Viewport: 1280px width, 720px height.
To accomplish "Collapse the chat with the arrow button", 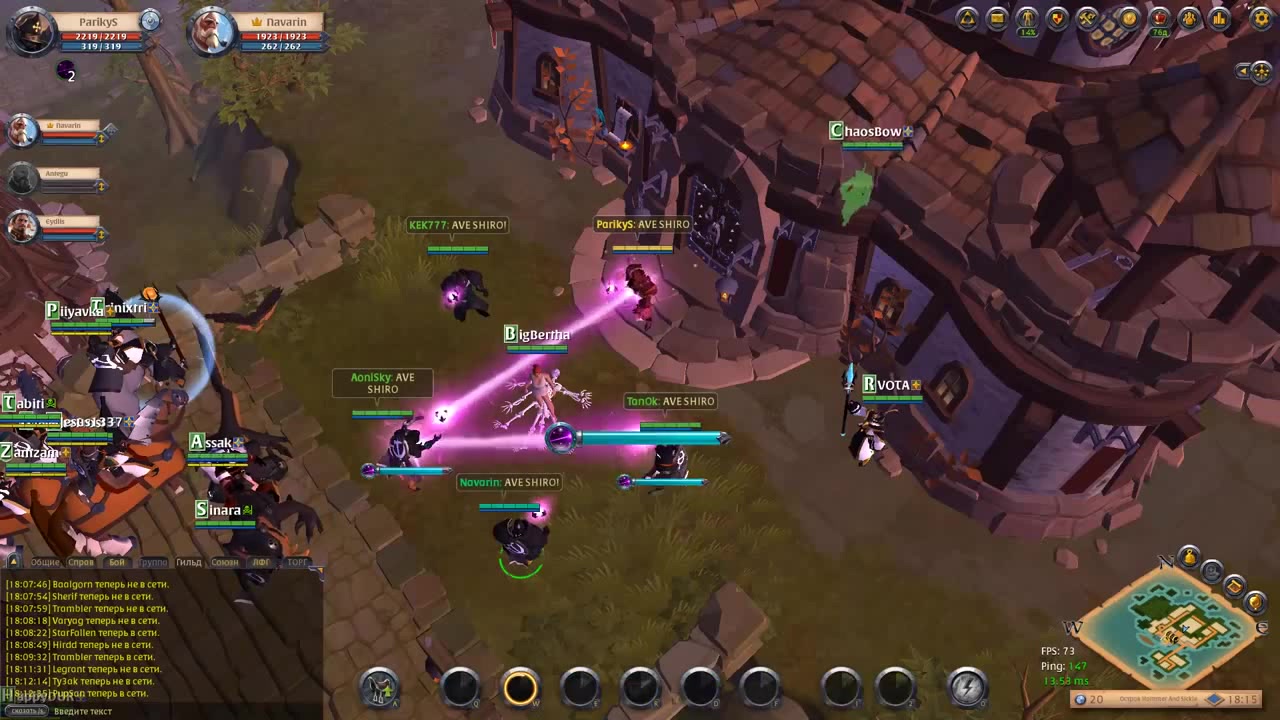I will [13, 562].
